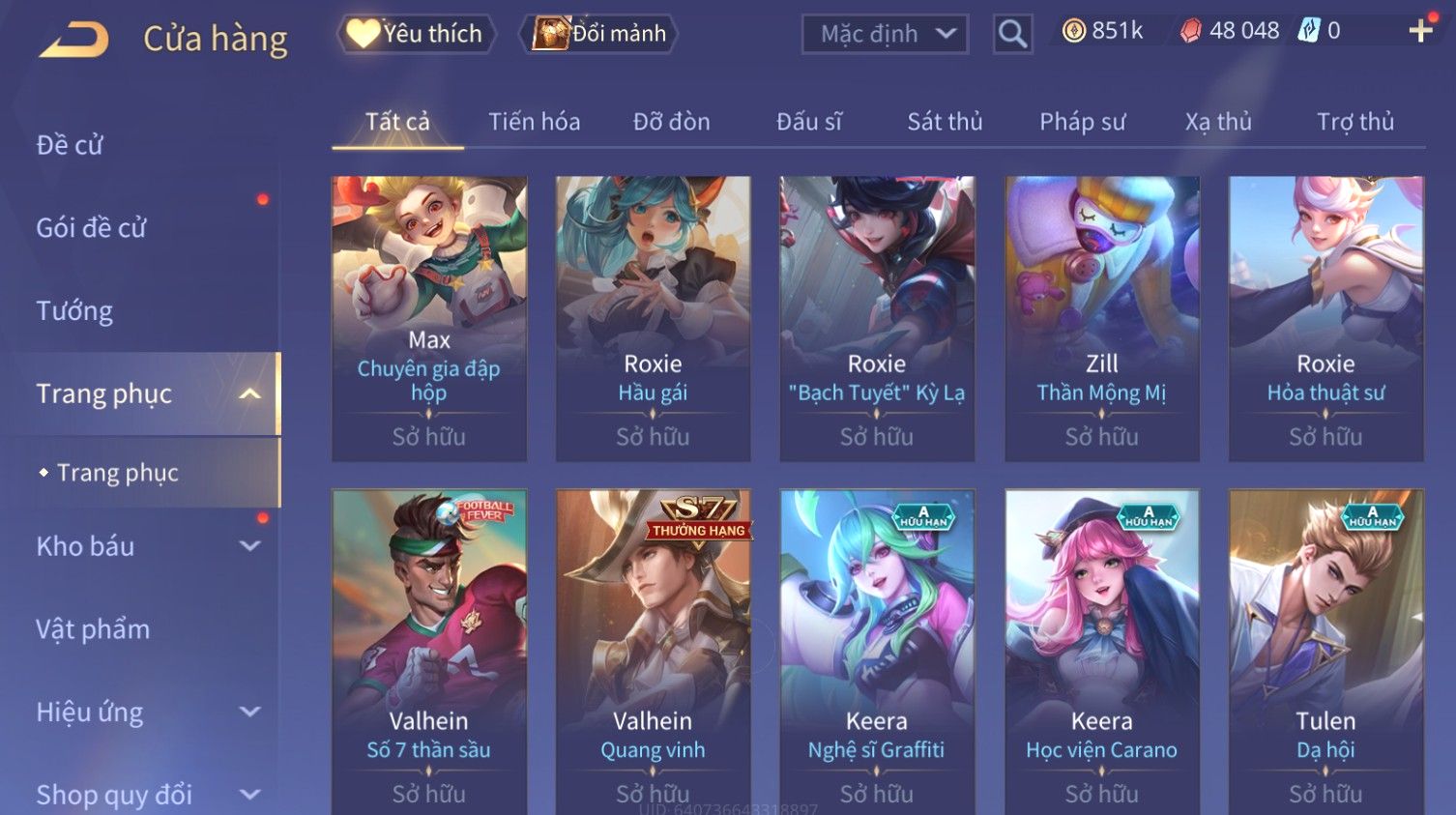Tap the plus button to add currency
Image resolution: width=1456 pixels, height=815 pixels.
pos(1420,32)
